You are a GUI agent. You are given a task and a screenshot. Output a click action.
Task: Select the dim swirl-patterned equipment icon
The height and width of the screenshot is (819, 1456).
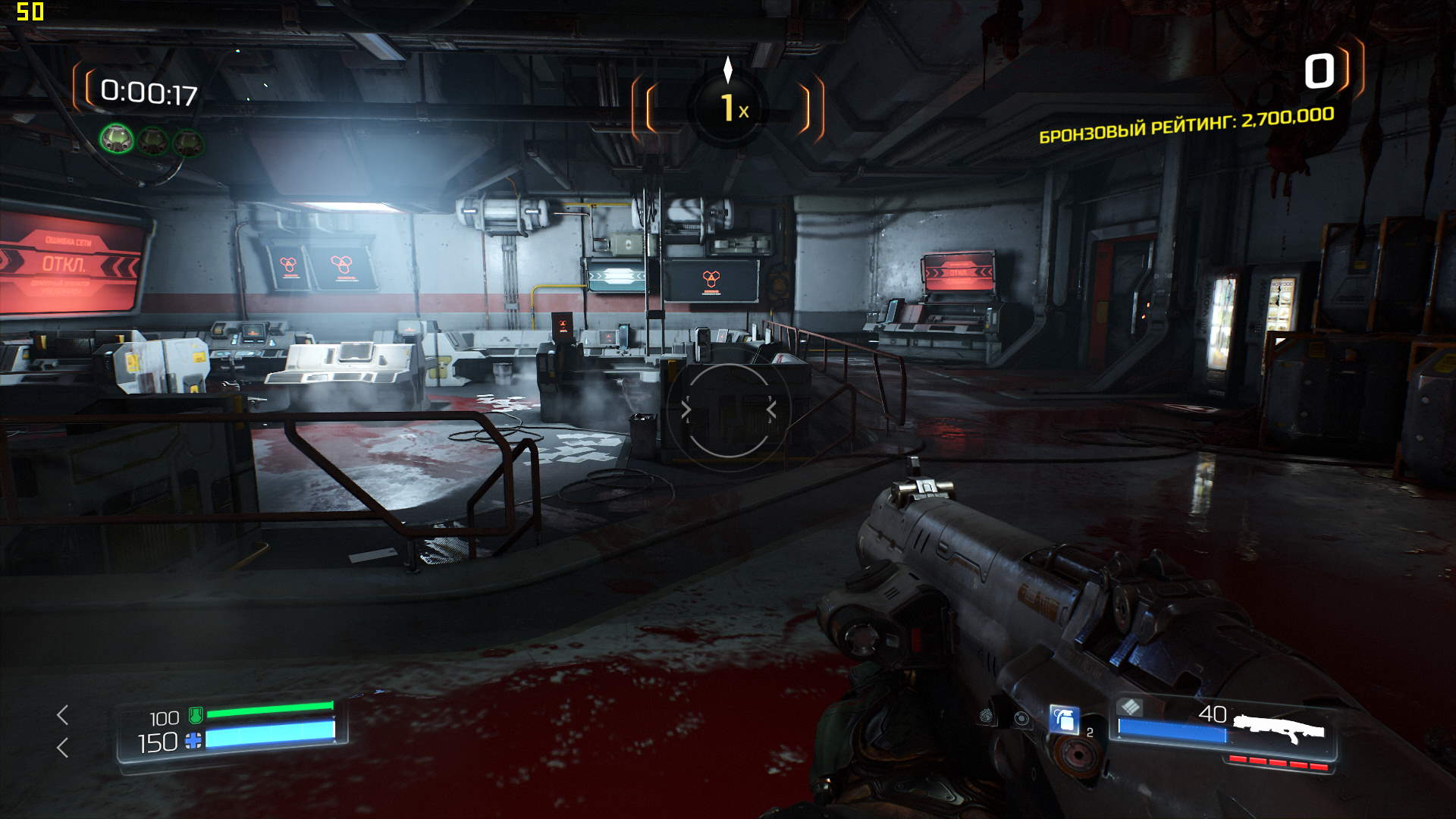point(986,714)
